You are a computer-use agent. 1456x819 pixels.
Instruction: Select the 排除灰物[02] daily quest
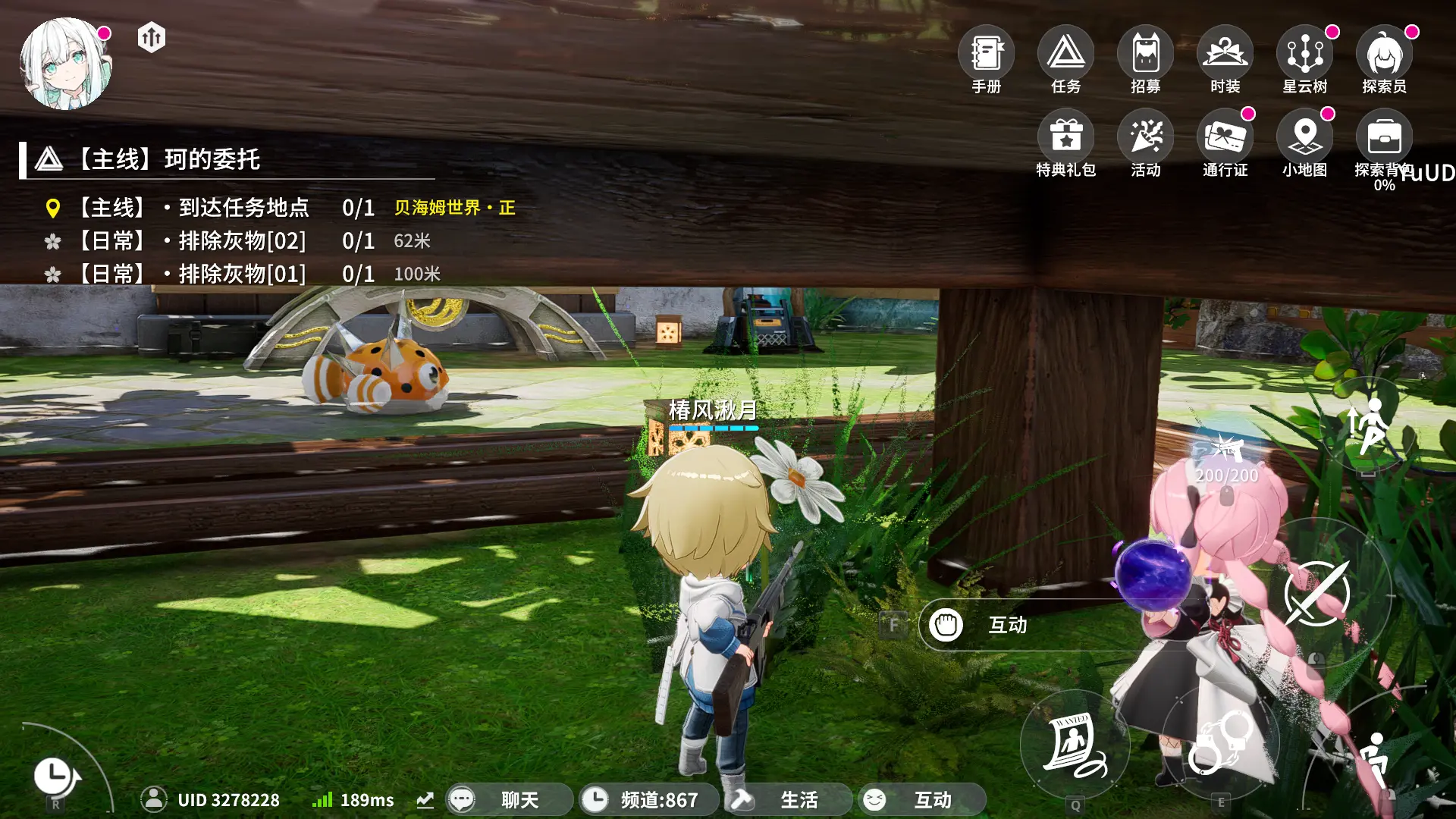(241, 241)
